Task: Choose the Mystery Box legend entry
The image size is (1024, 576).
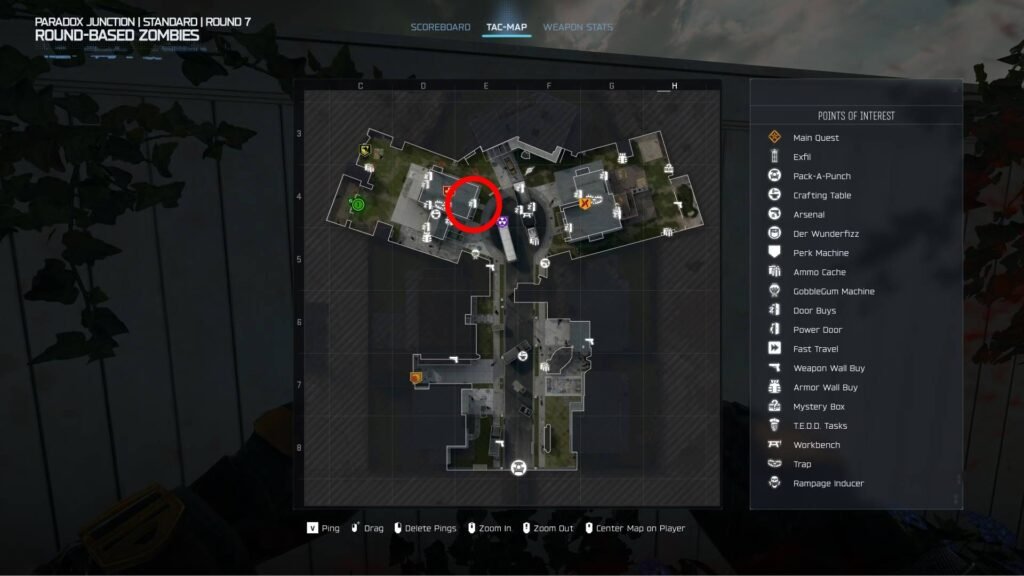Action: click(818, 407)
